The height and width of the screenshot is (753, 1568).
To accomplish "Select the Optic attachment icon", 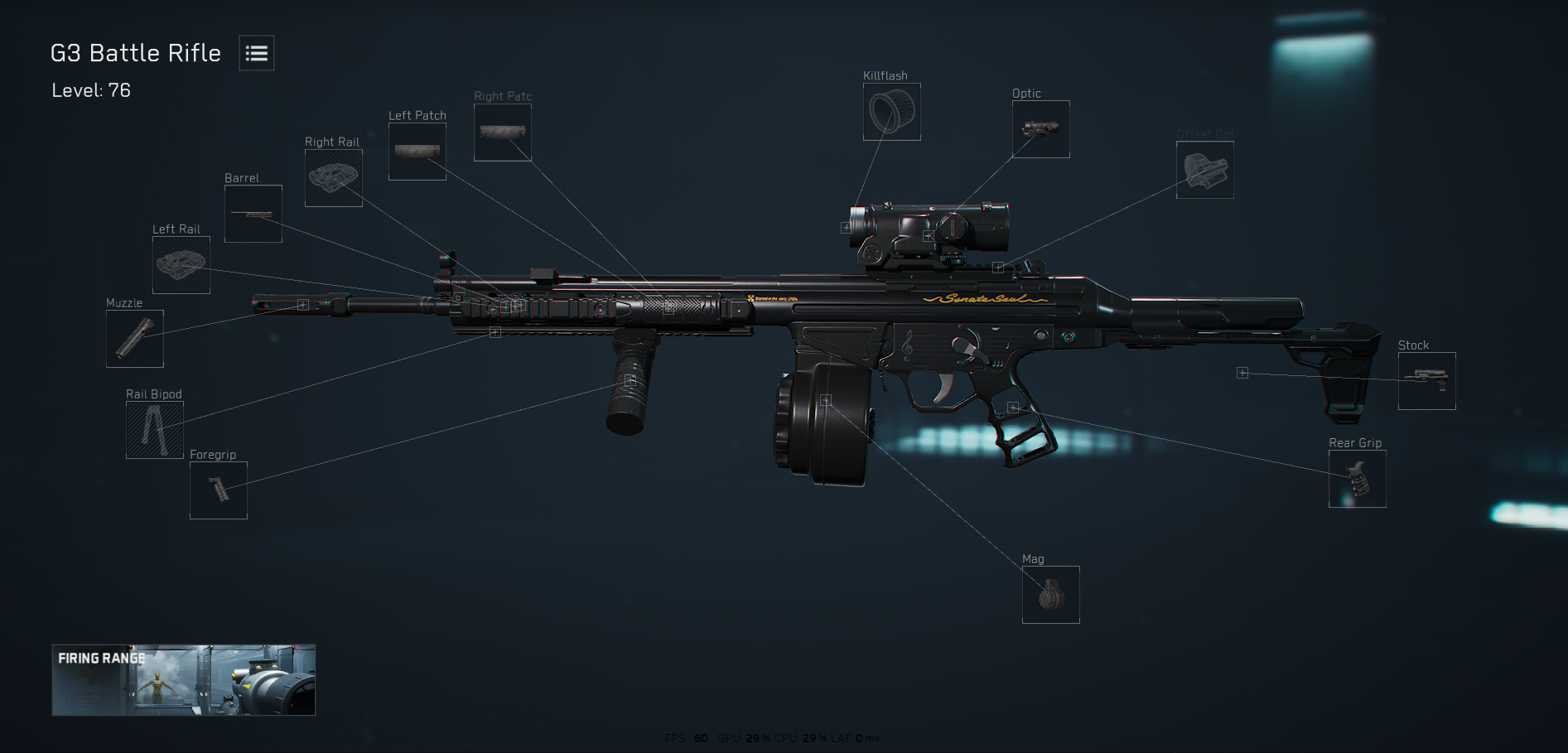I will 1040,128.
